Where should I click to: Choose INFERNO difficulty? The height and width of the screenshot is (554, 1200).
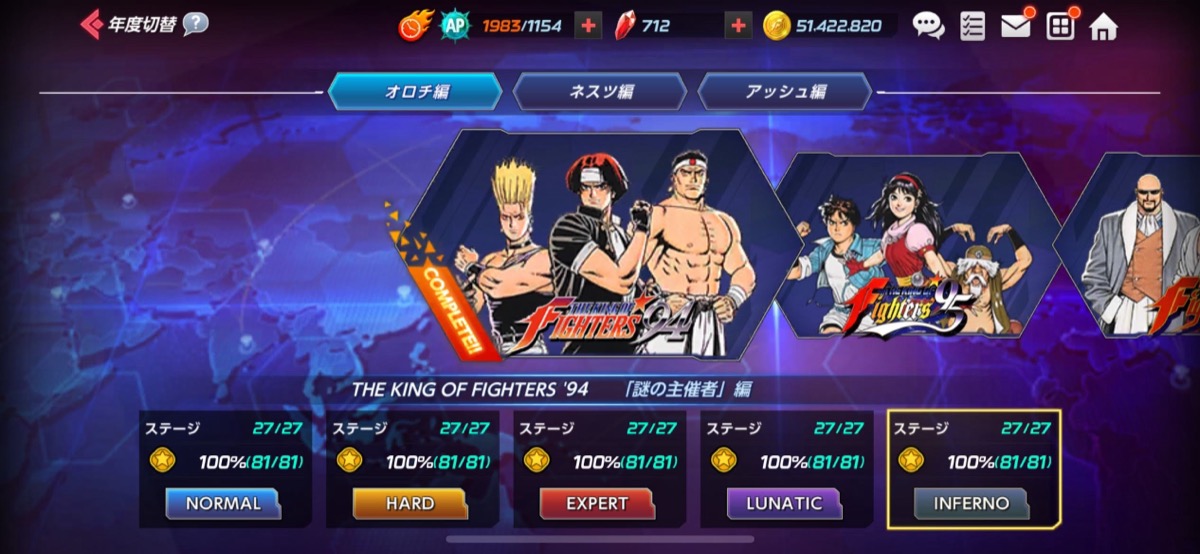click(x=971, y=504)
